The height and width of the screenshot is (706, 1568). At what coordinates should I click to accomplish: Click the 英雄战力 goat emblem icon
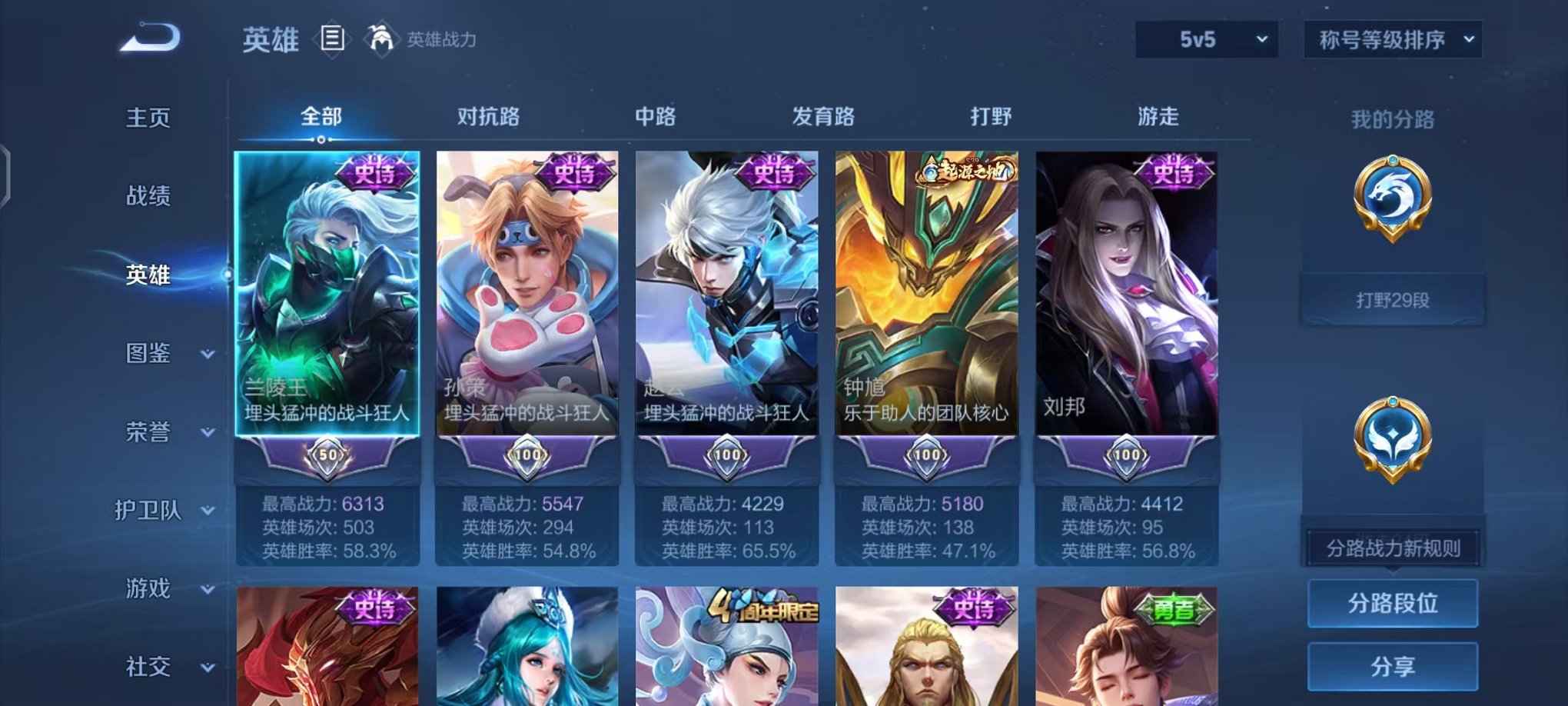click(x=378, y=37)
